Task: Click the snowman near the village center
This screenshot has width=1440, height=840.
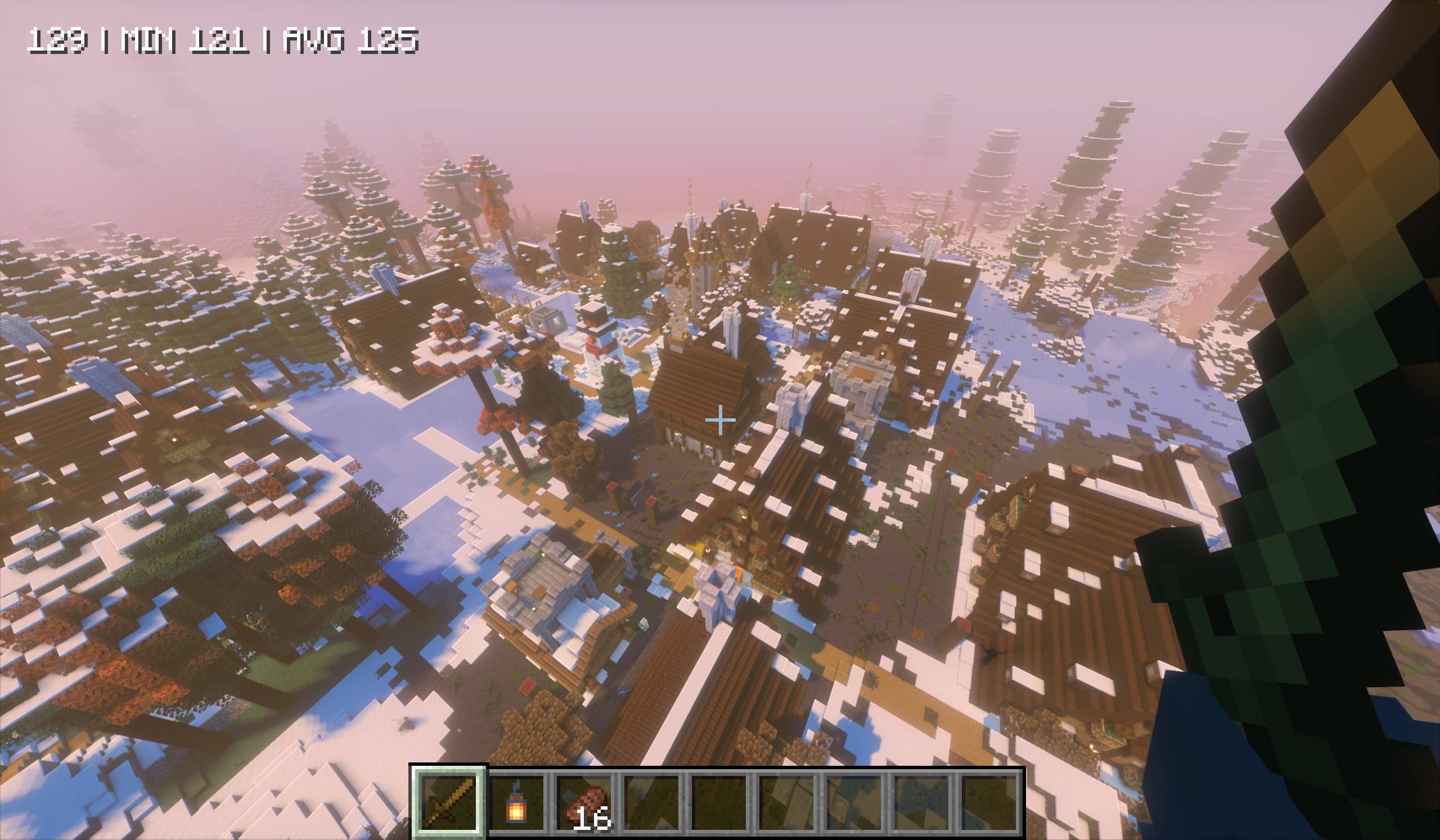Action: pyautogui.click(x=595, y=354)
